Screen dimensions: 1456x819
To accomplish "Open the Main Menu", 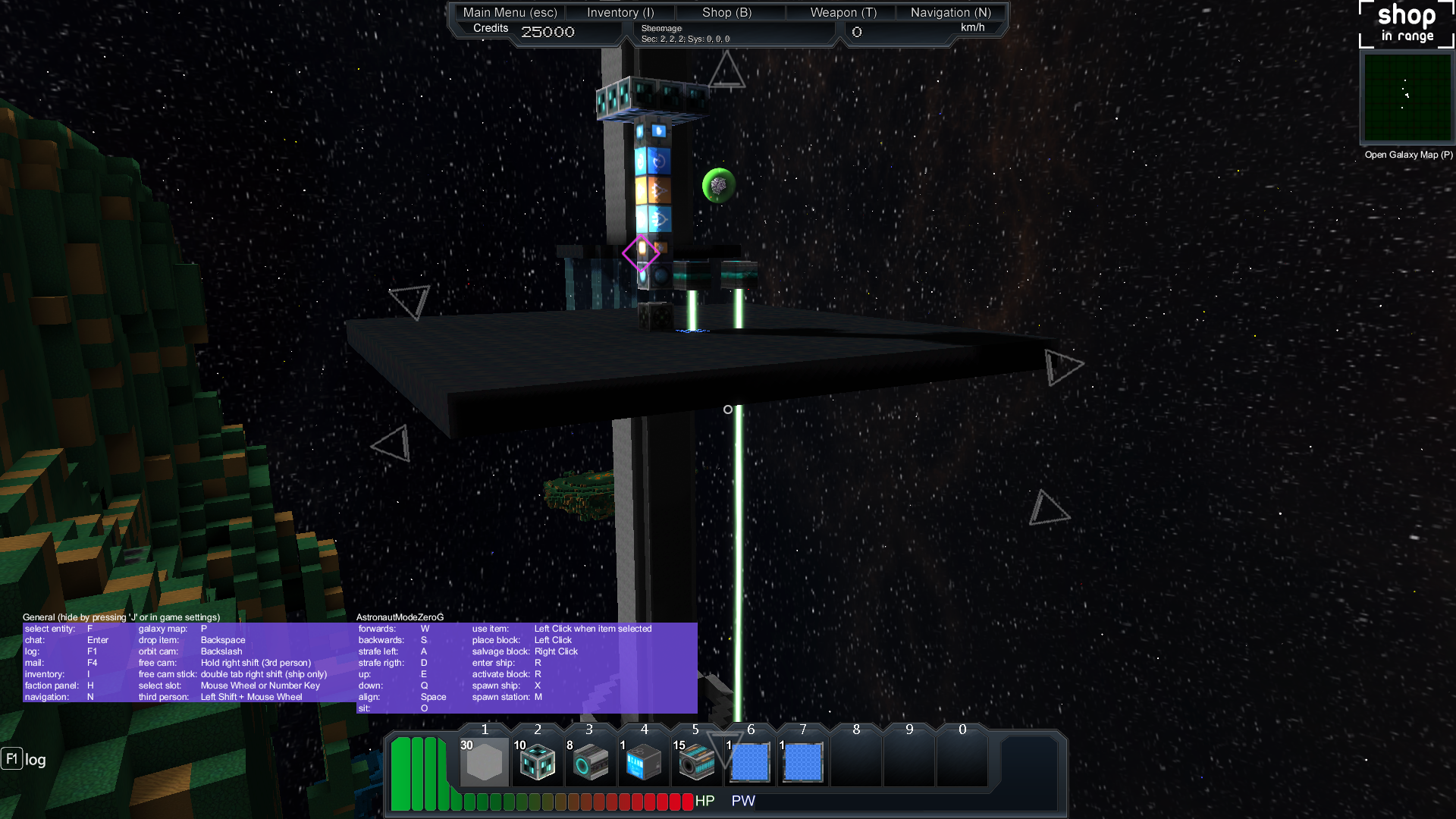I will (x=510, y=12).
